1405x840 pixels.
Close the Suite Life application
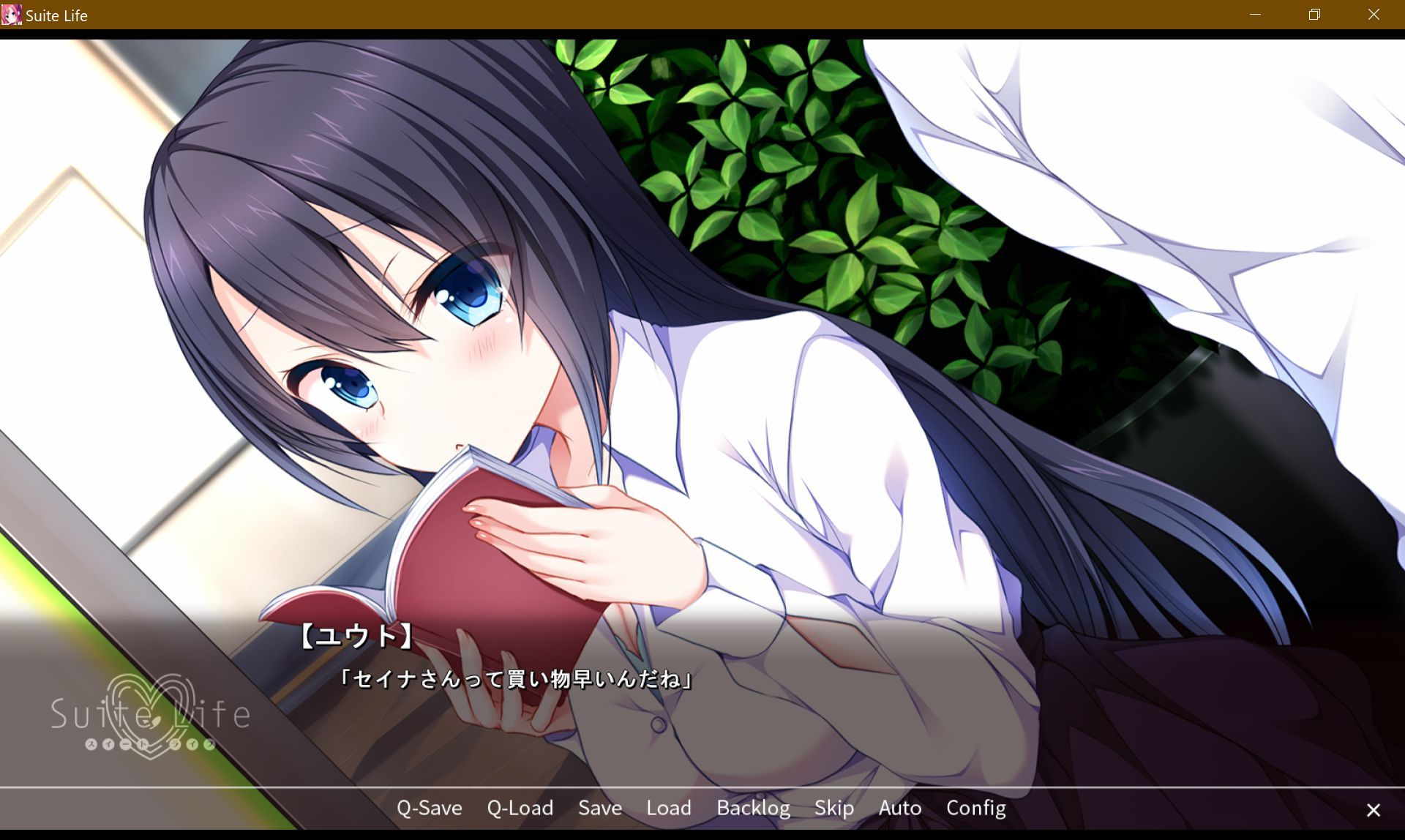[x=1373, y=15]
